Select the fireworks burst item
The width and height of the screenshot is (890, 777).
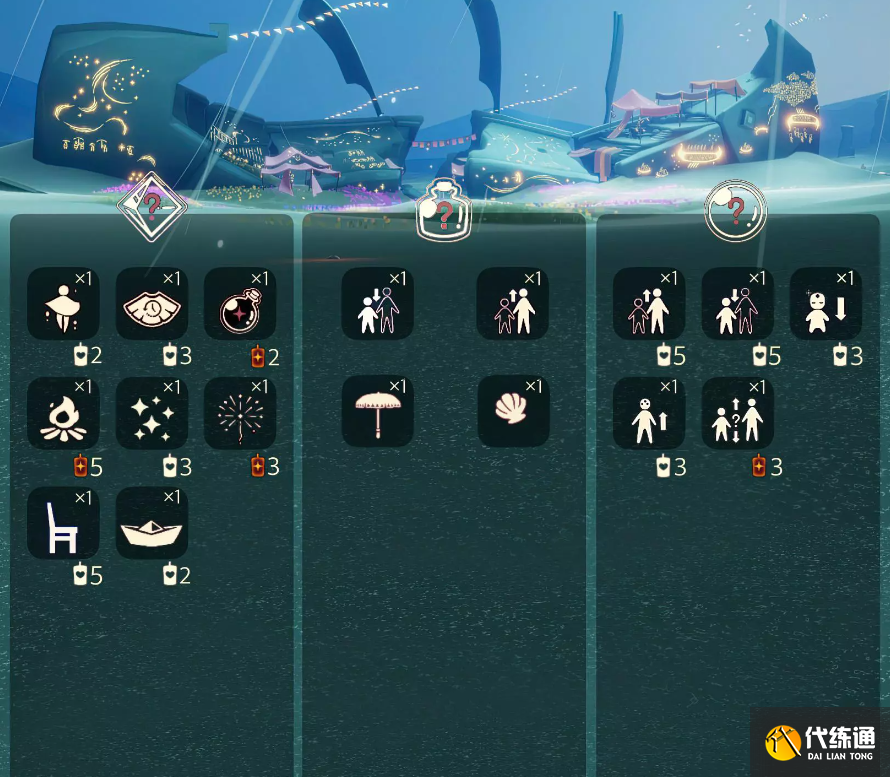click(240, 414)
